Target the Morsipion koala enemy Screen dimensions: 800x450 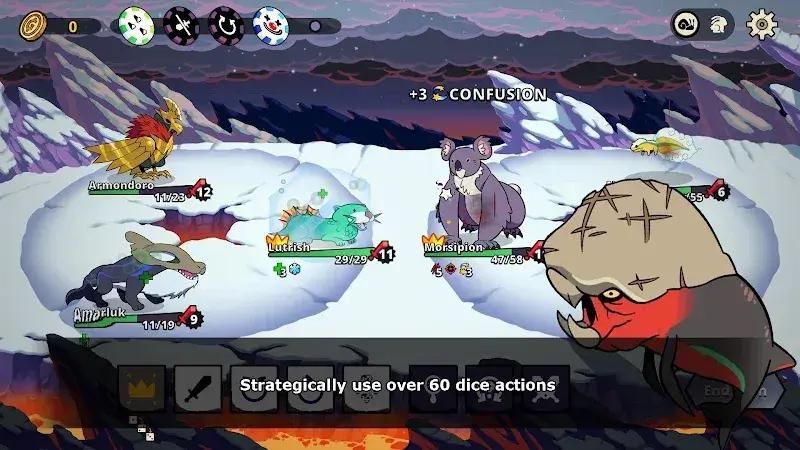click(477, 195)
